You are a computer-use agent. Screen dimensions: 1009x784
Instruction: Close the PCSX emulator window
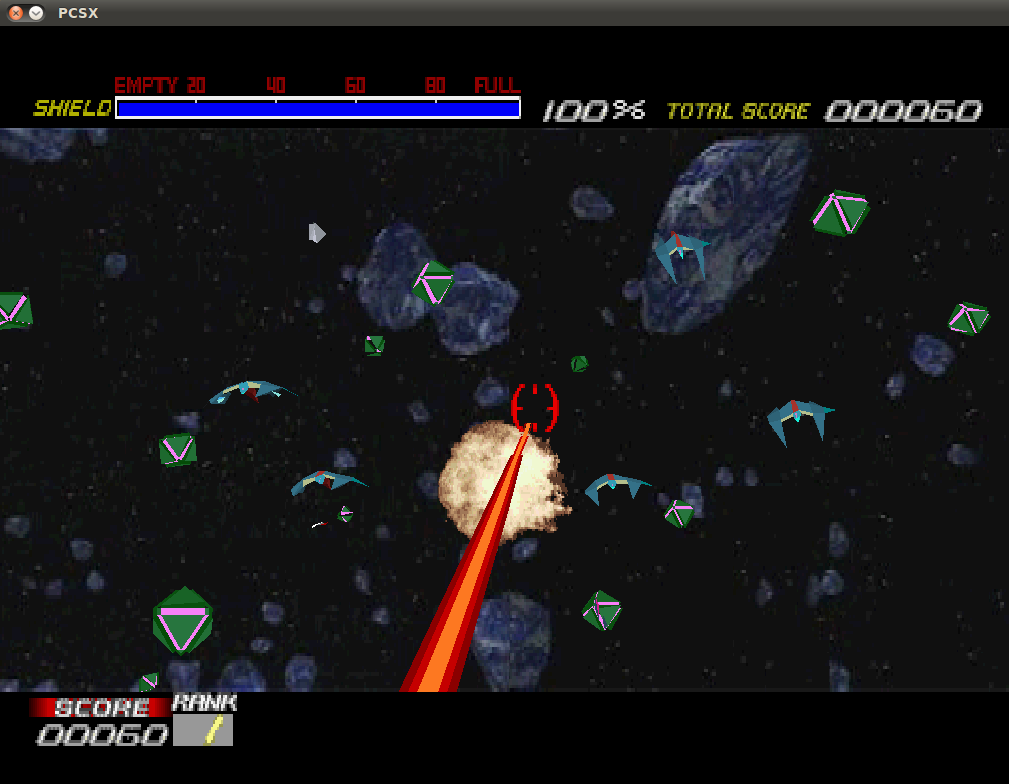point(16,13)
